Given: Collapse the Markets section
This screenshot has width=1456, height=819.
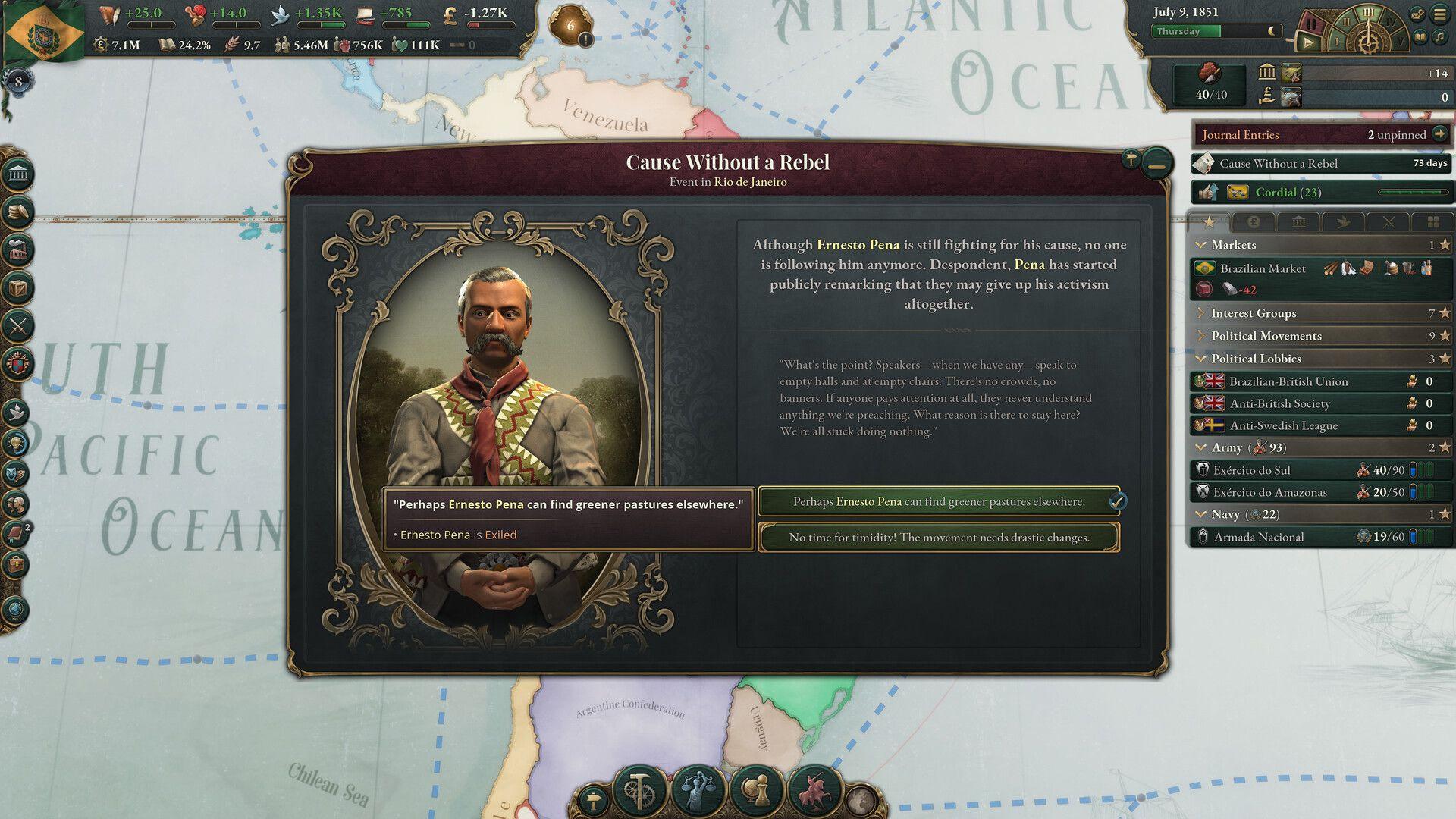Looking at the screenshot, I should (x=1202, y=245).
